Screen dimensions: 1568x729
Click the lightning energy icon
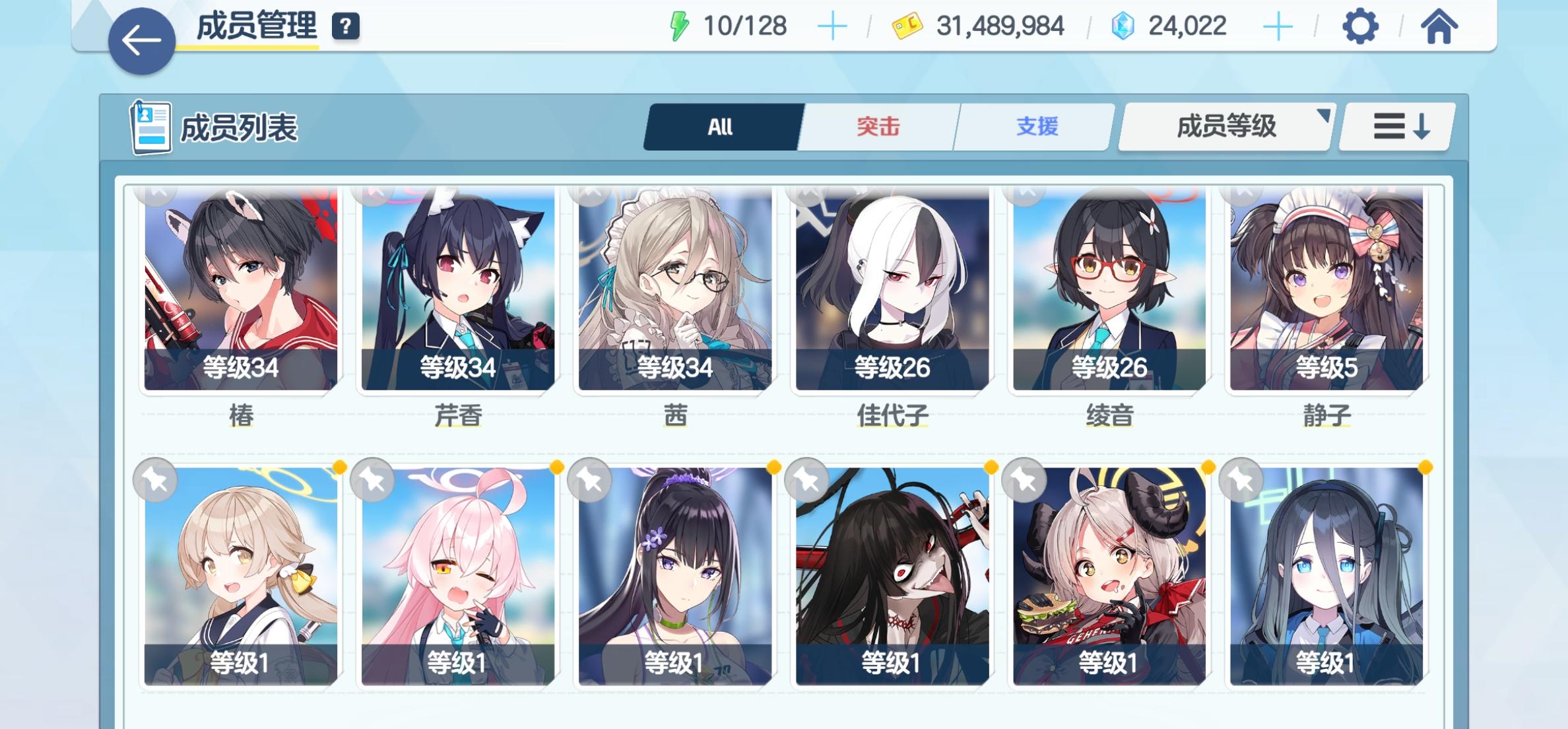[x=678, y=25]
